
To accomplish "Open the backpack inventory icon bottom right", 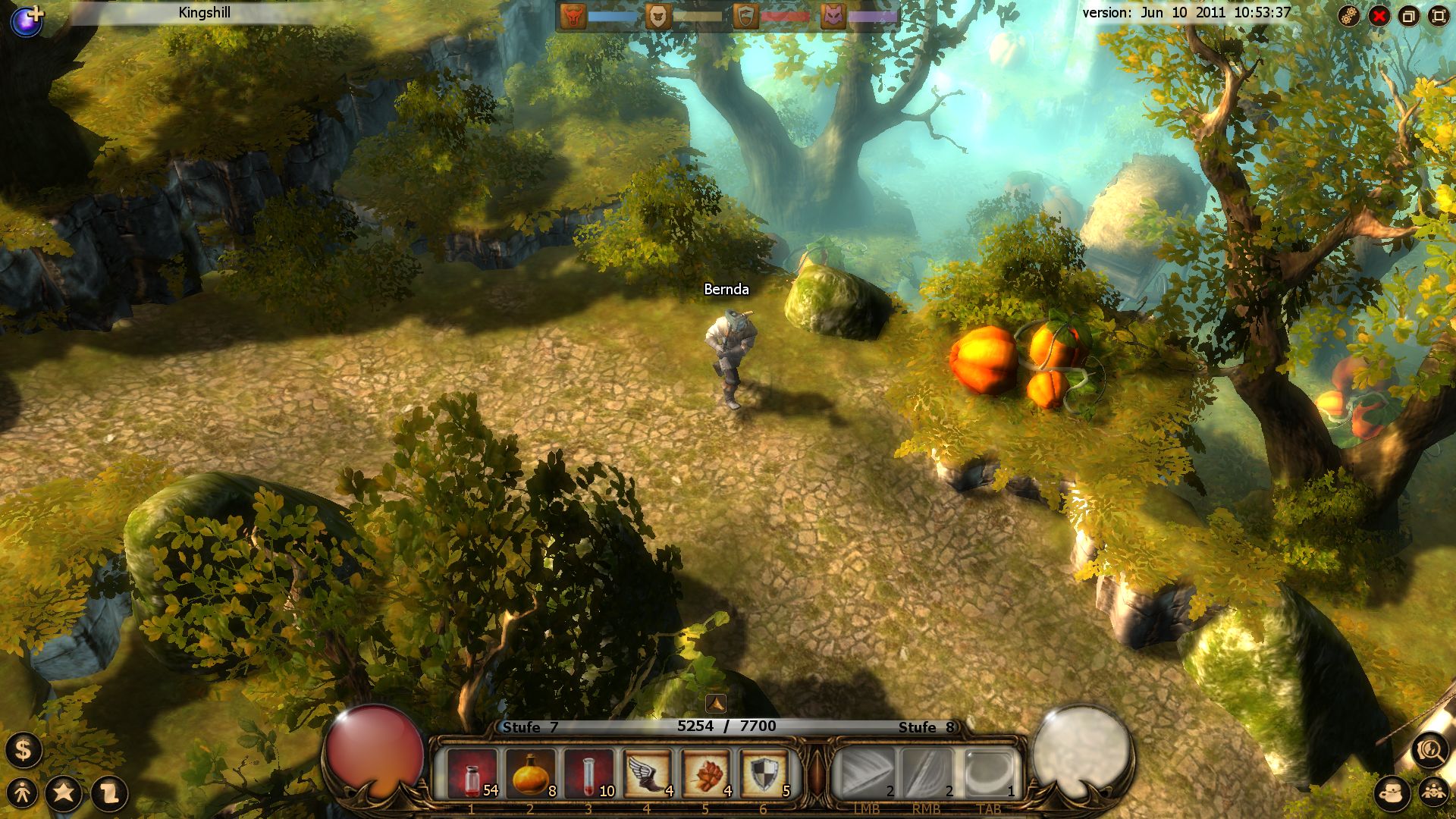I will click(1392, 792).
